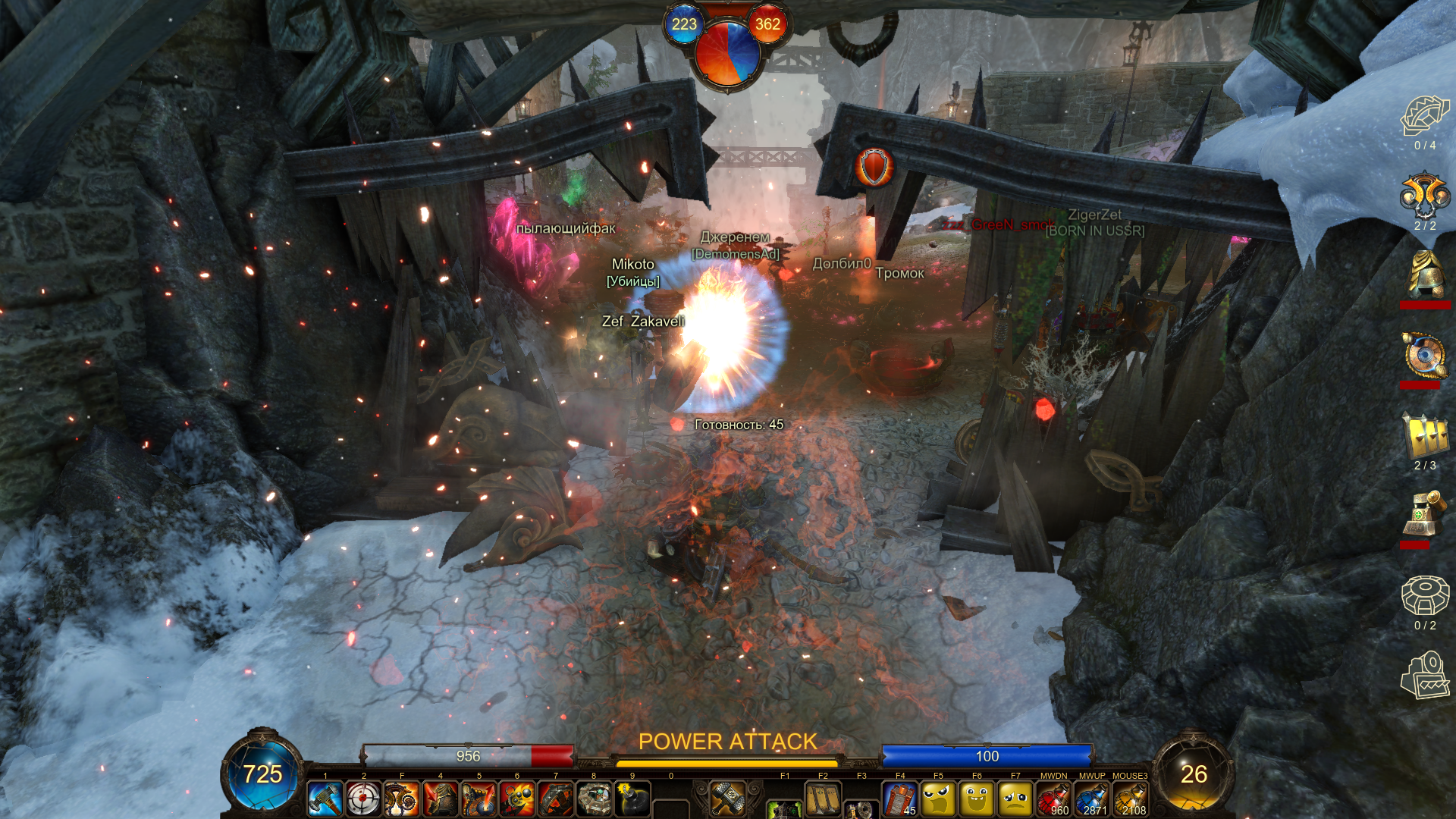
Task: Select the golden spiked wall icon showing 2/3
Action: (x=1425, y=436)
